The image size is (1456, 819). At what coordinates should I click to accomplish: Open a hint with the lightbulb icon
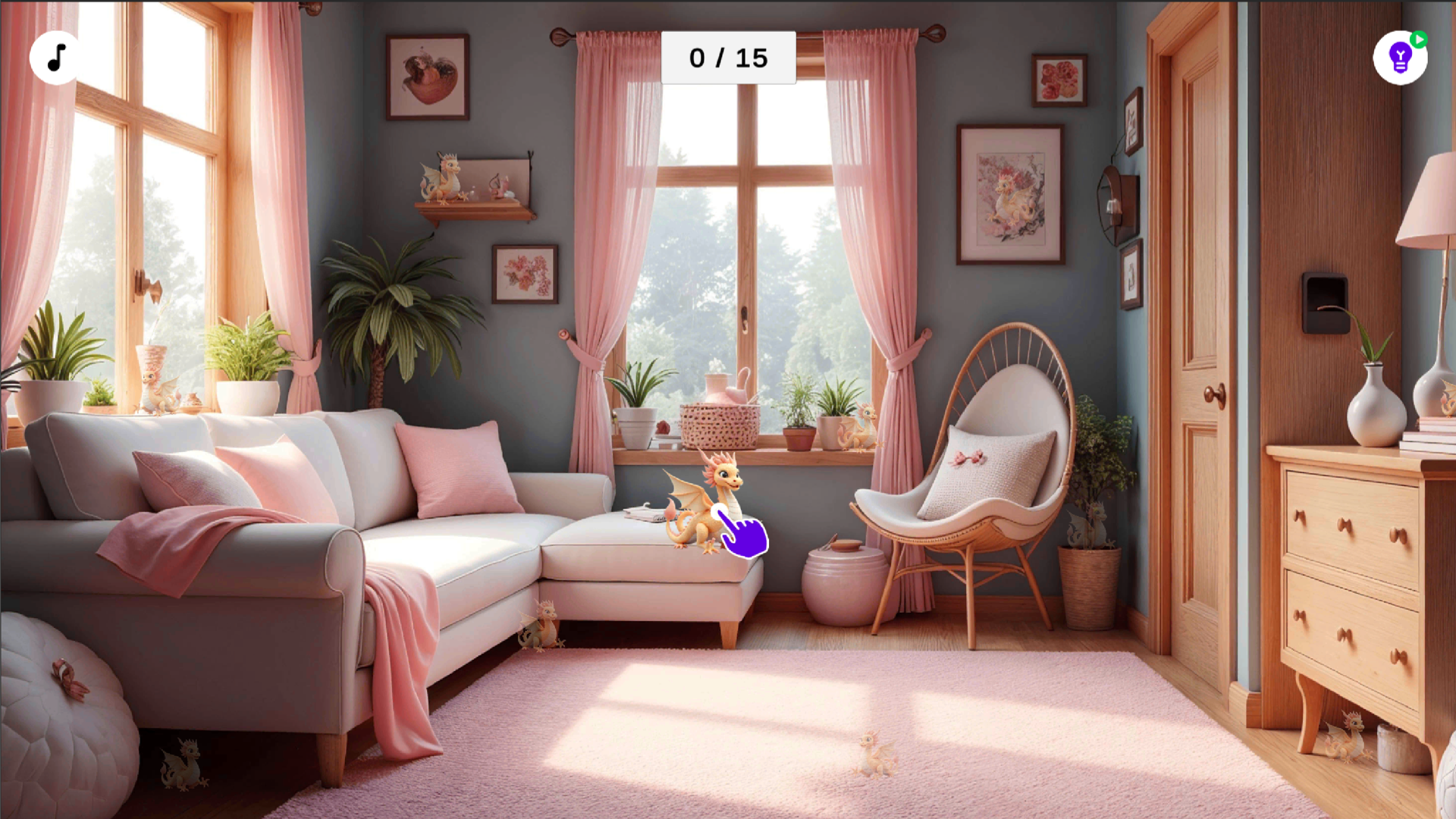tap(1399, 58)
